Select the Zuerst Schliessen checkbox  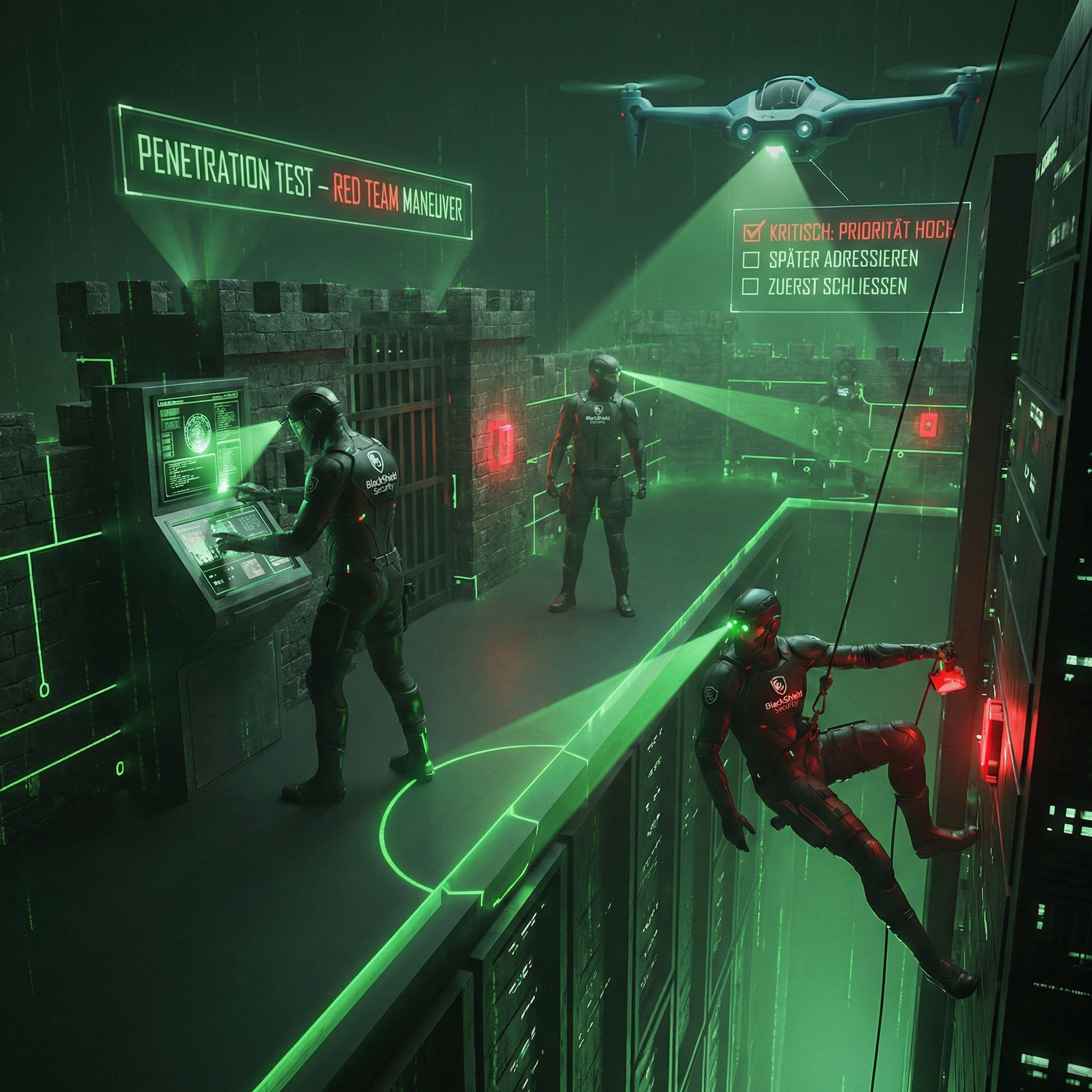coord(750,287)
